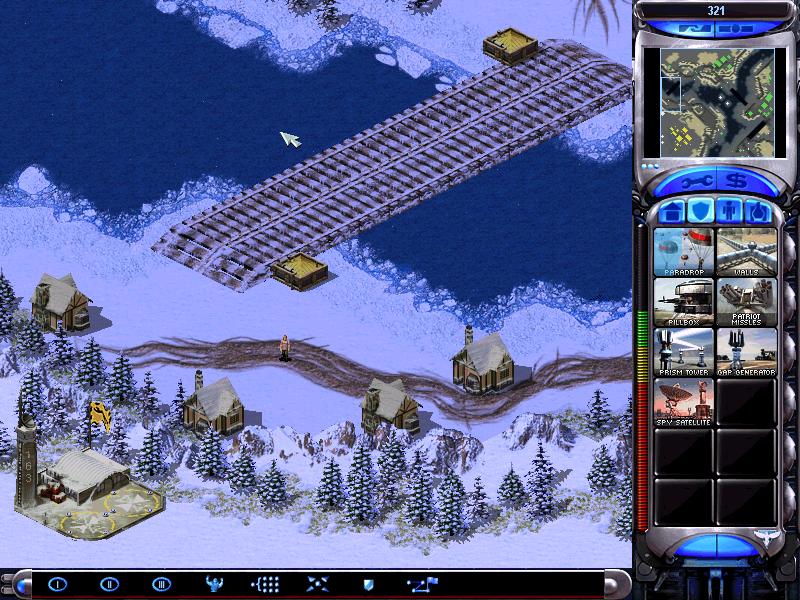Click the cheer command icon
Image resolution: width=800 pixels, height=600 pixels.
point(213,584)
